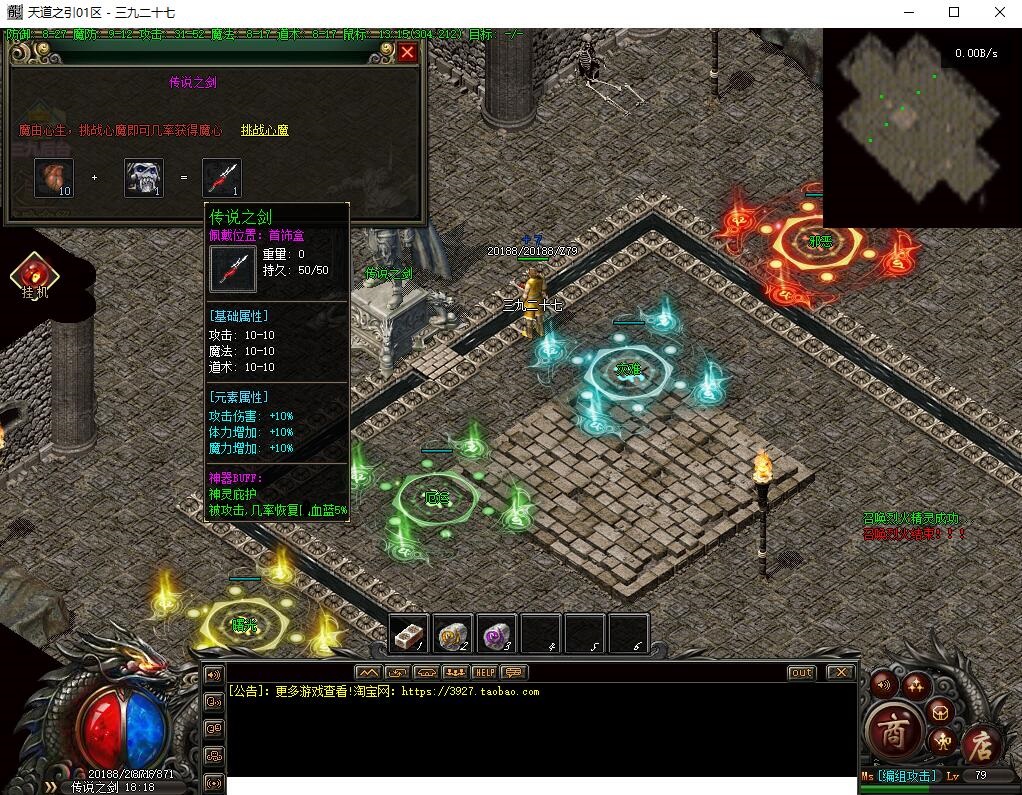The width and height of the screenshot is (1022, 795).
Task: Open the three-sparkle skills orb
Action: [x=915, y=684]
